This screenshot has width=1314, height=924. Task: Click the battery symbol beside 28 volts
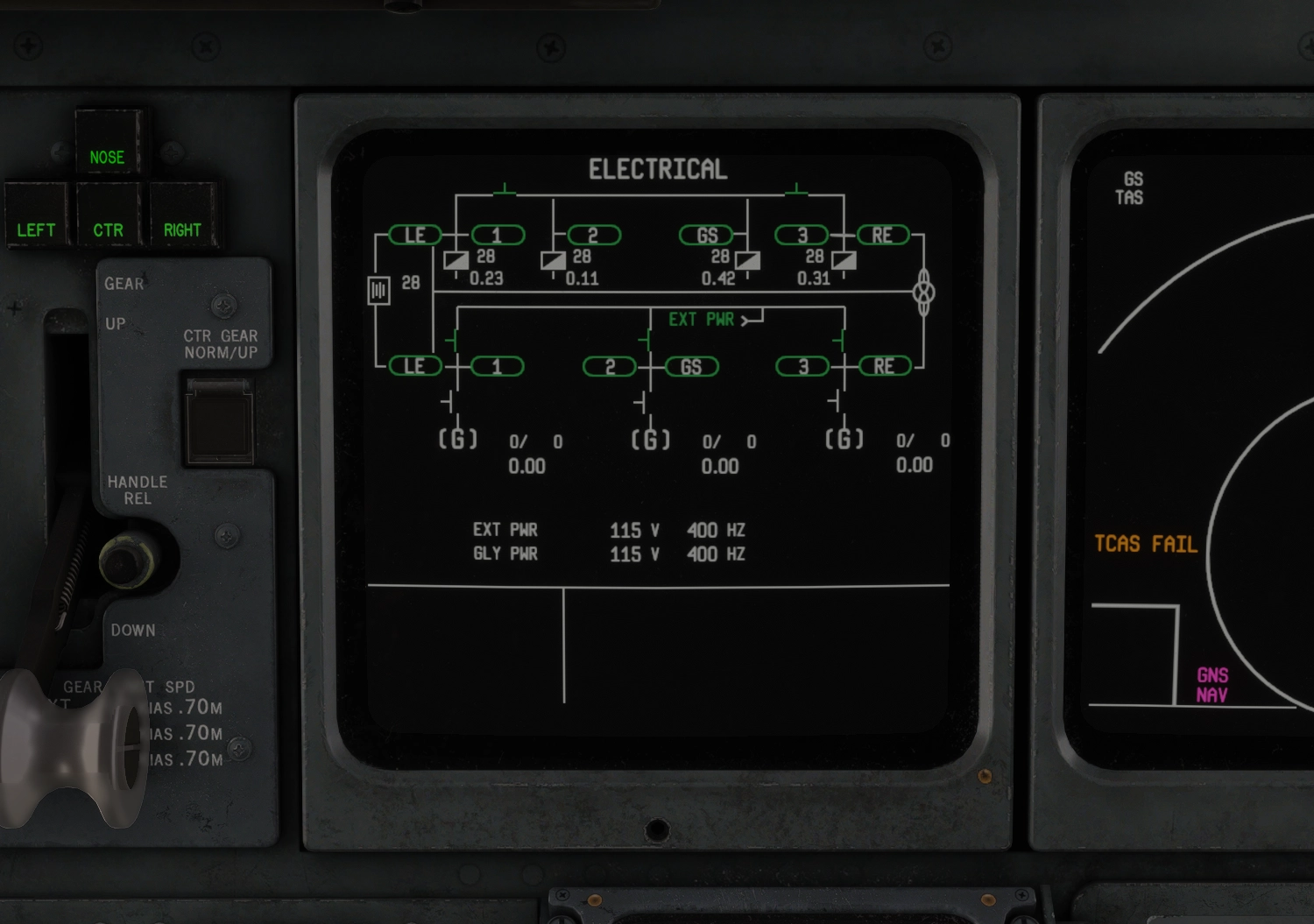380,290
